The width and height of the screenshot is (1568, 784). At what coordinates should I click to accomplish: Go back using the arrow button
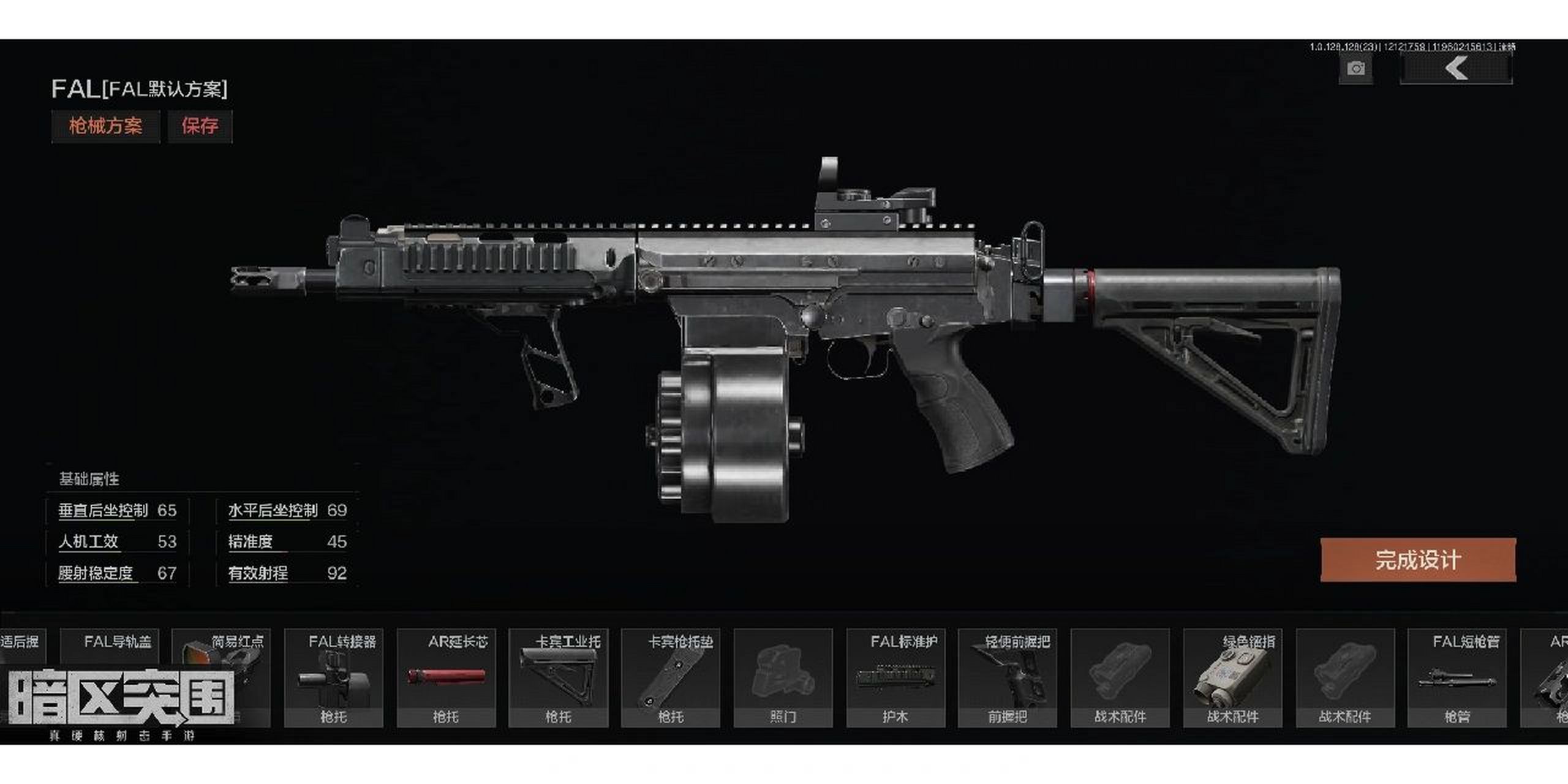click(x=1456, y=67)
